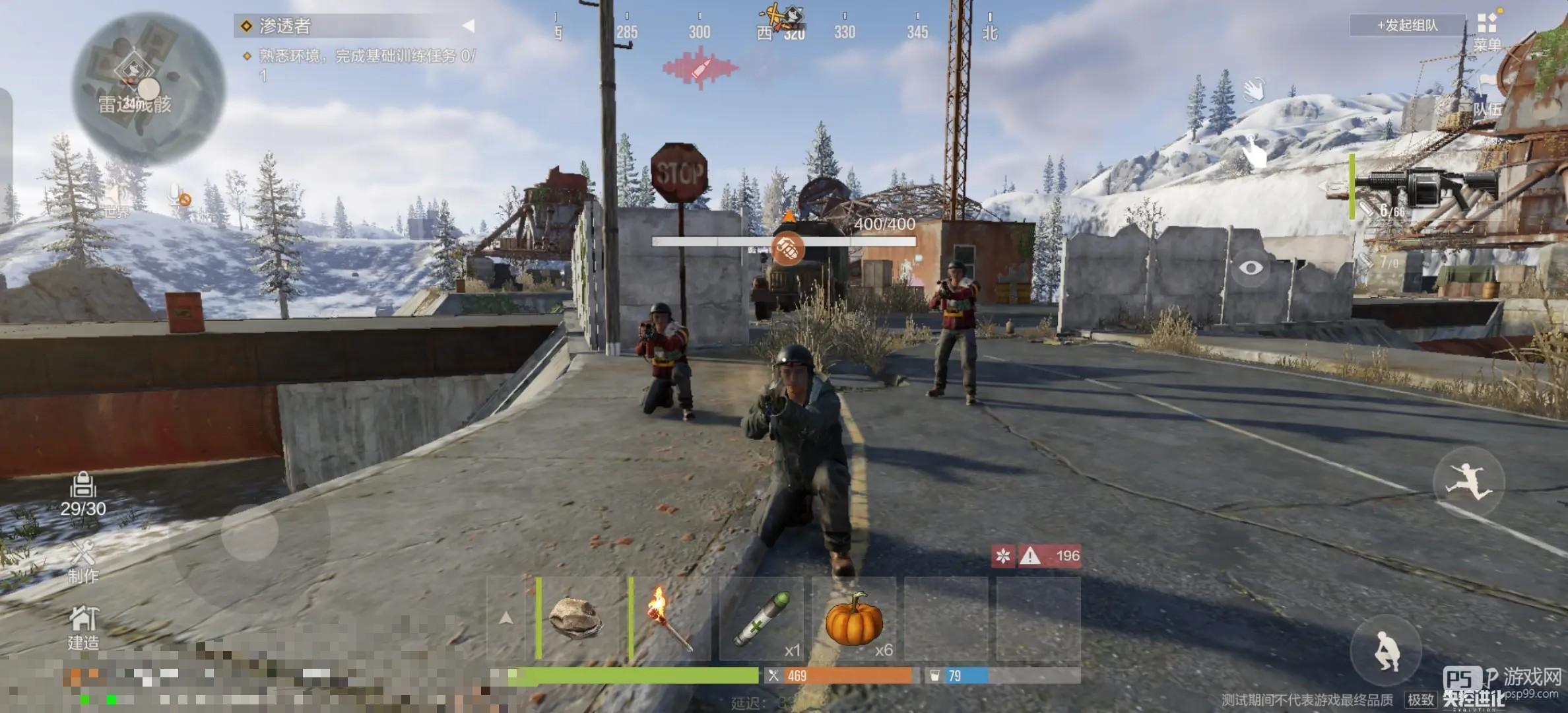Tap the jump button
This screenshot has height=713, width=1568.
pyautogui.click(x=1468, y=483)
